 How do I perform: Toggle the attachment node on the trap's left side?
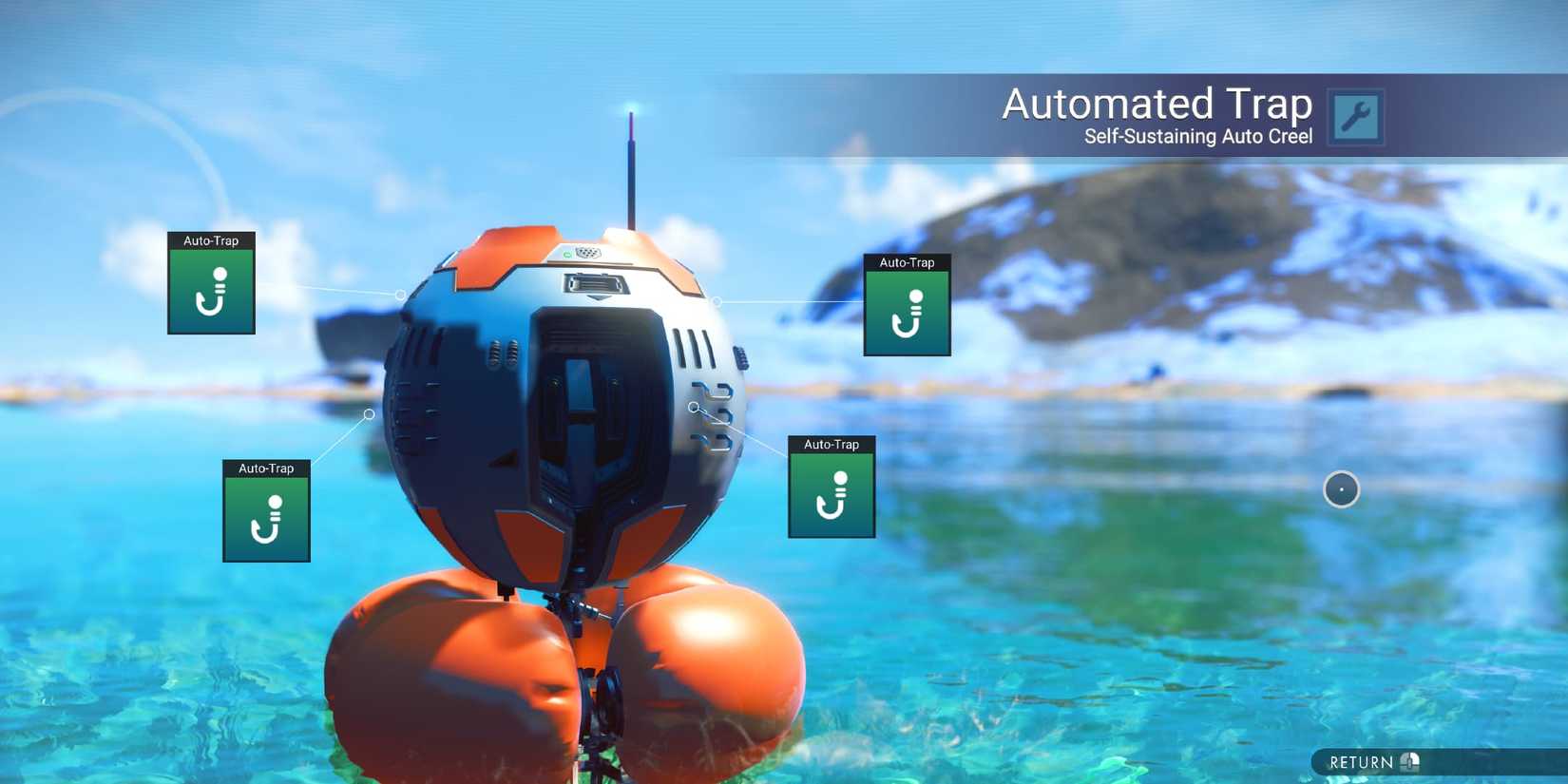369,414
